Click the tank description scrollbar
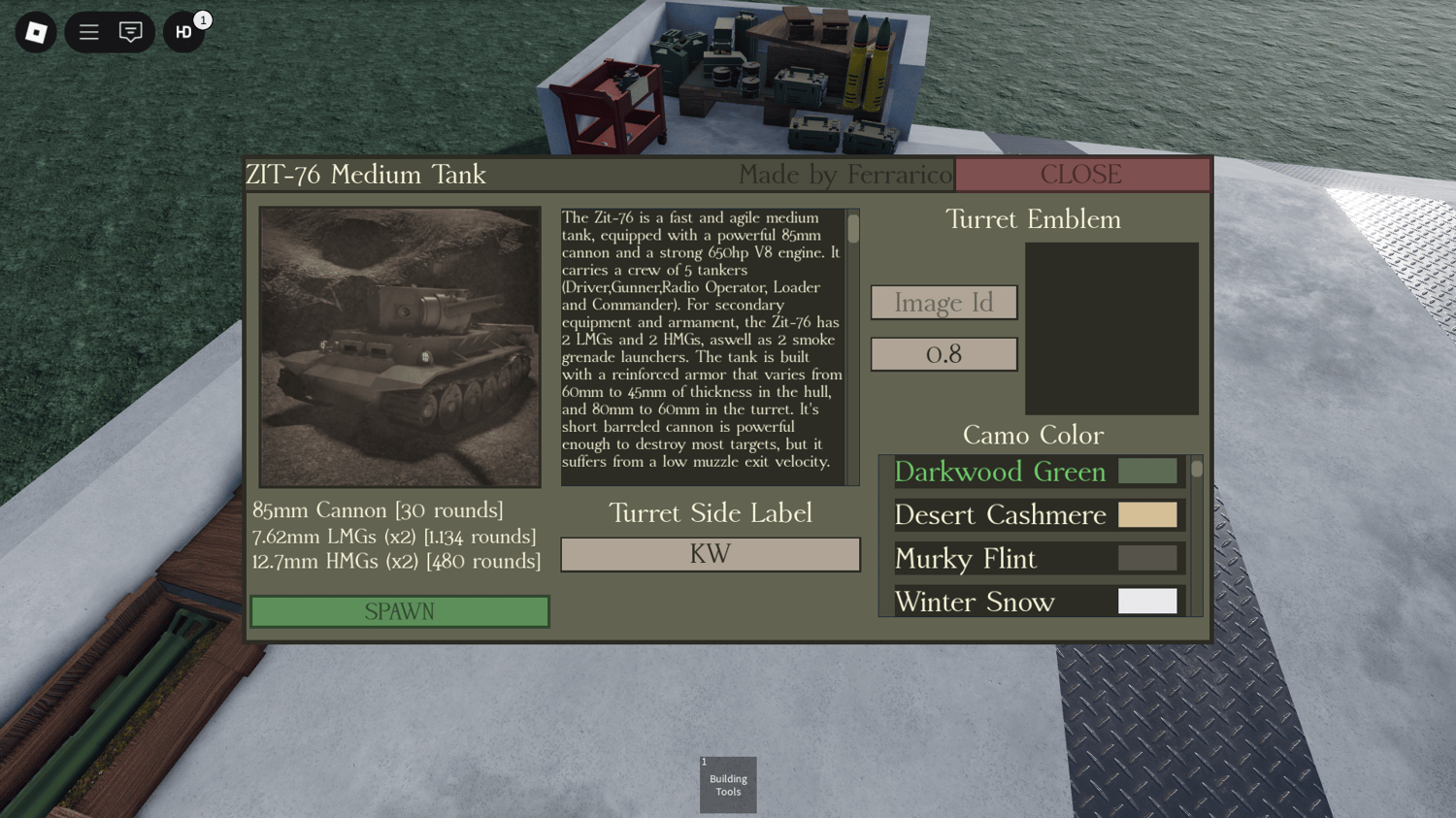Viewport: 1456px width, 818px height. point(853,229)
